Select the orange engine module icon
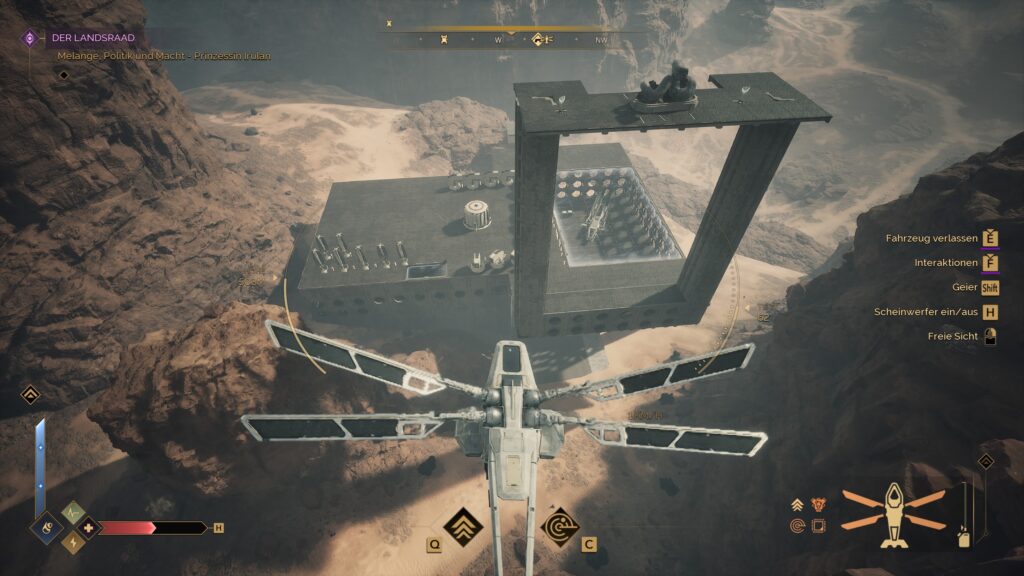This screenshot has width=1024, height=576. 819,505
